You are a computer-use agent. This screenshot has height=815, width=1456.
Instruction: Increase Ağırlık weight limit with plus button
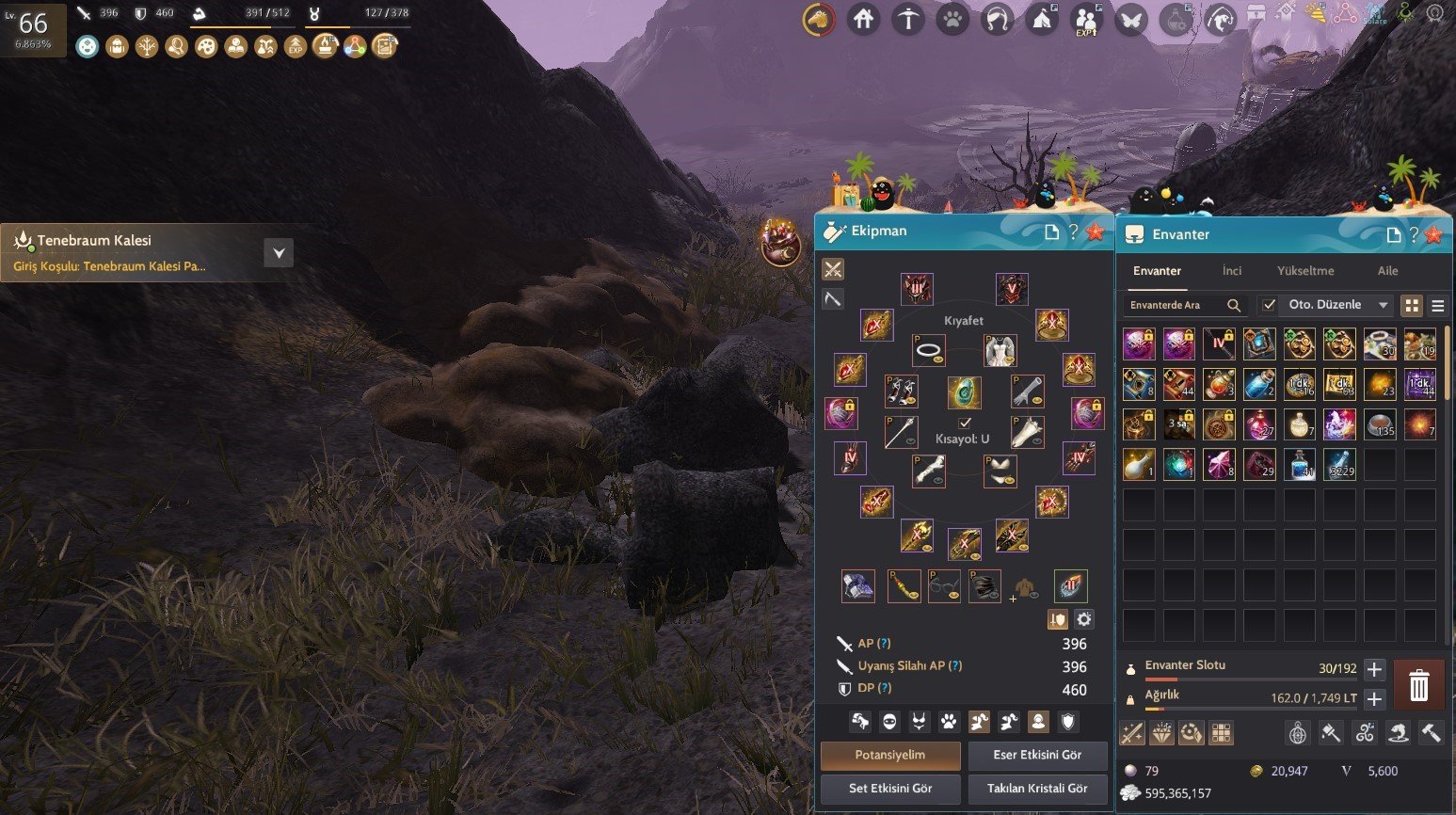(1374, 698)
